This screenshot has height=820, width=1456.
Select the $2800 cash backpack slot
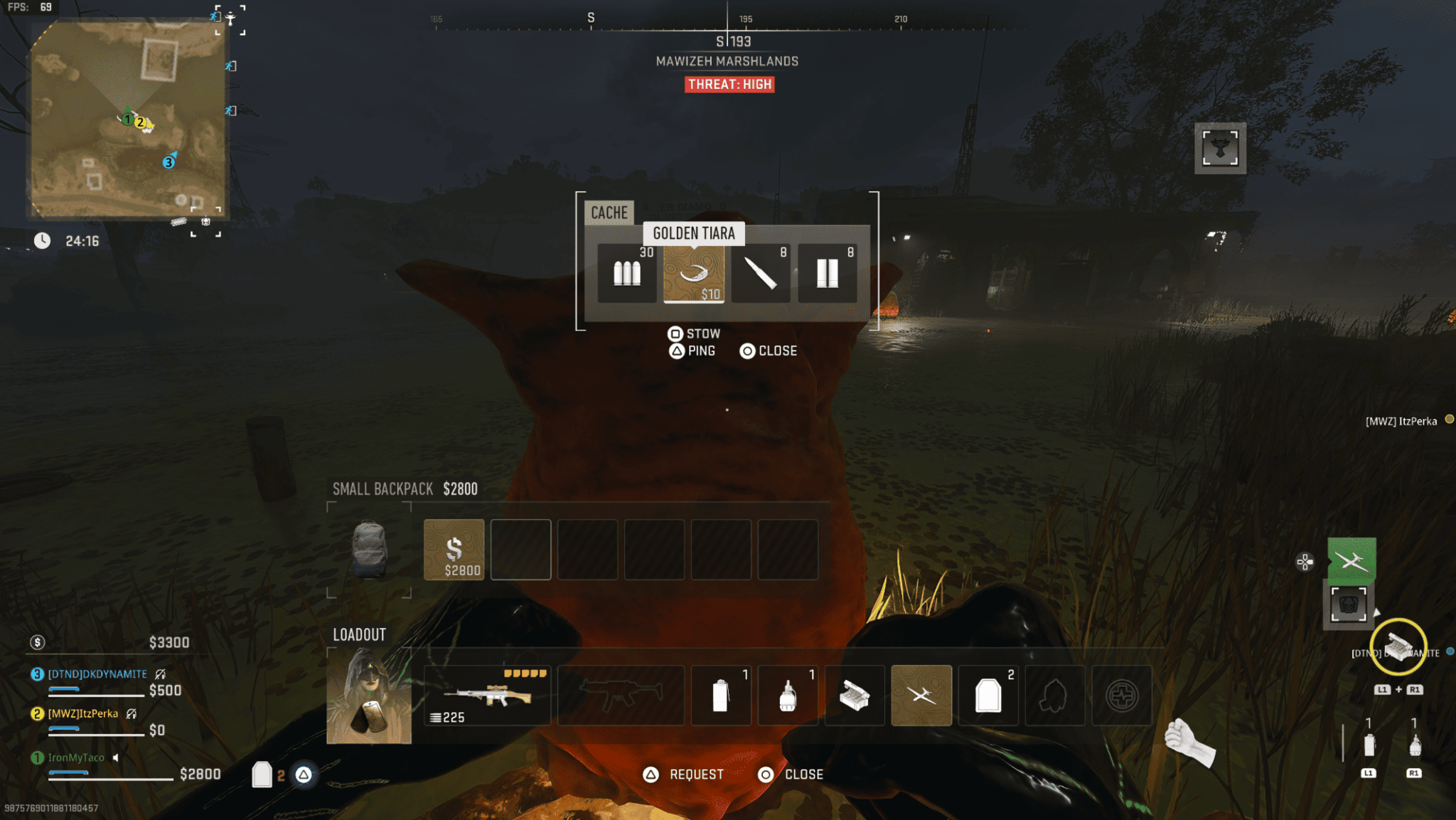coord(454,549)
